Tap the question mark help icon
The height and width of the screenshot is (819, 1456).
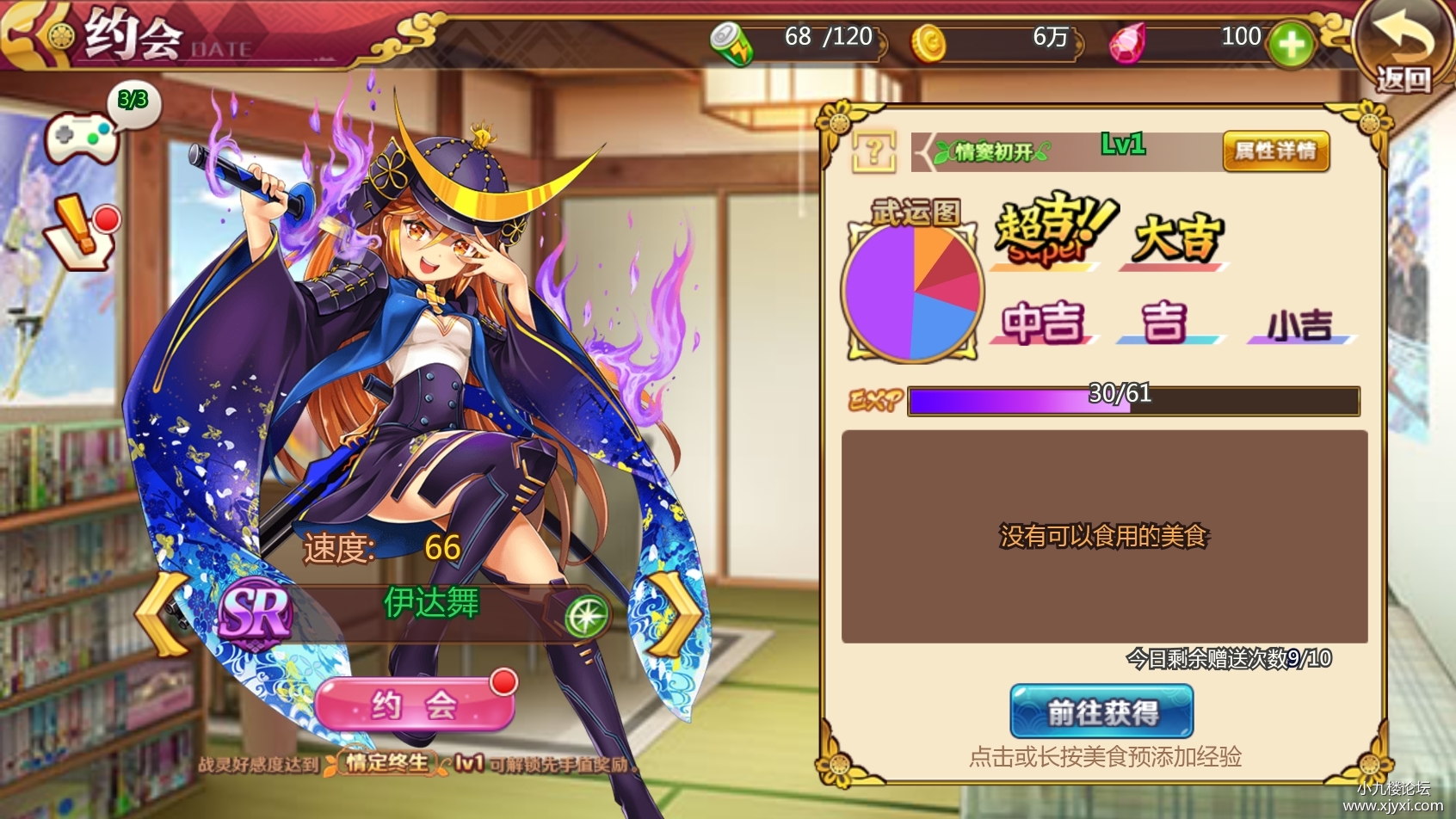[x=873, y=152]
